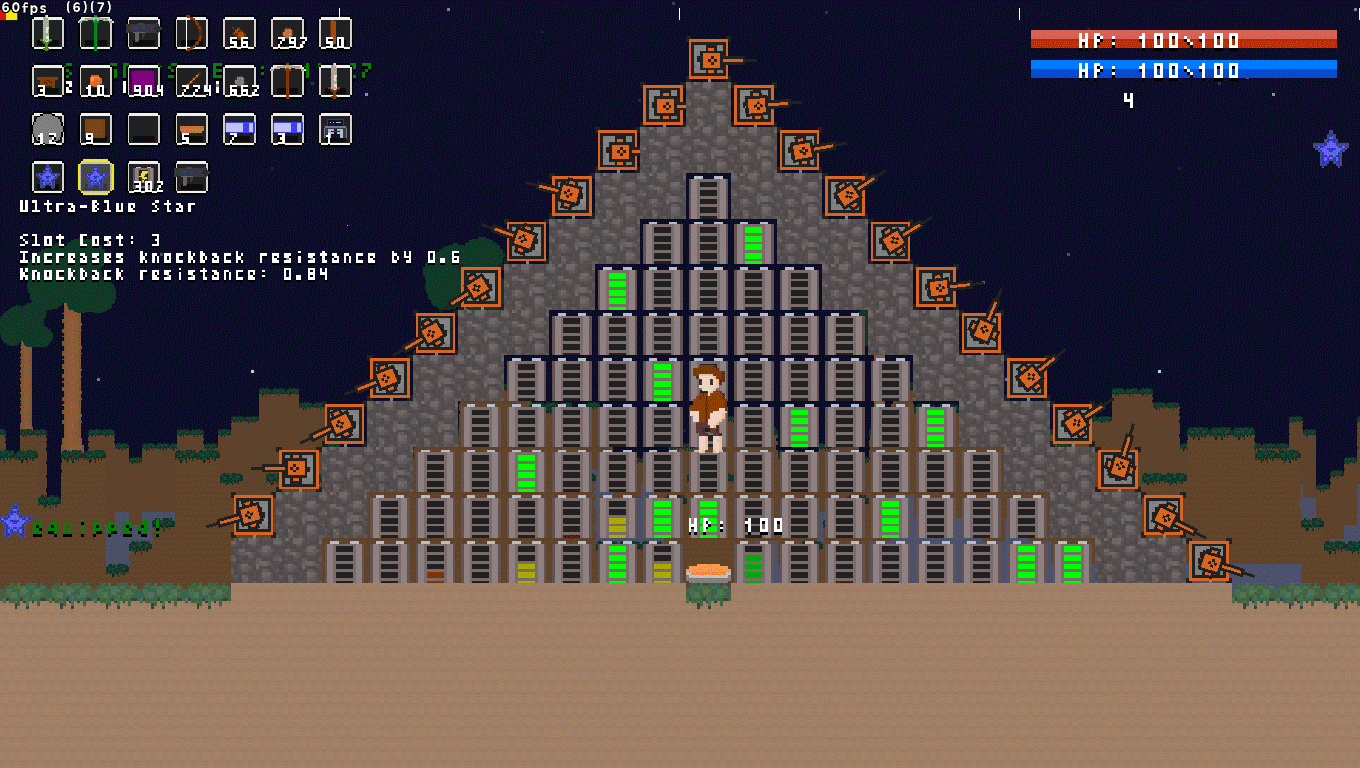
Task: Pick the blue bar stack of 7
Action: [239, 129]
